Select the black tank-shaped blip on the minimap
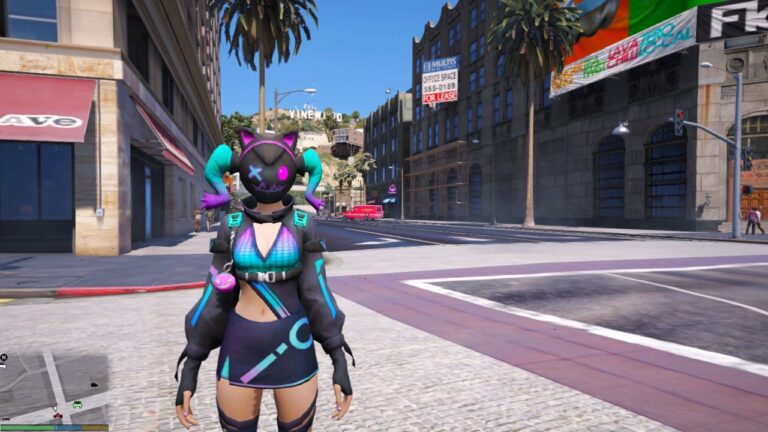Viewport: 768px width, 432px height. click(x=94, y=382)
